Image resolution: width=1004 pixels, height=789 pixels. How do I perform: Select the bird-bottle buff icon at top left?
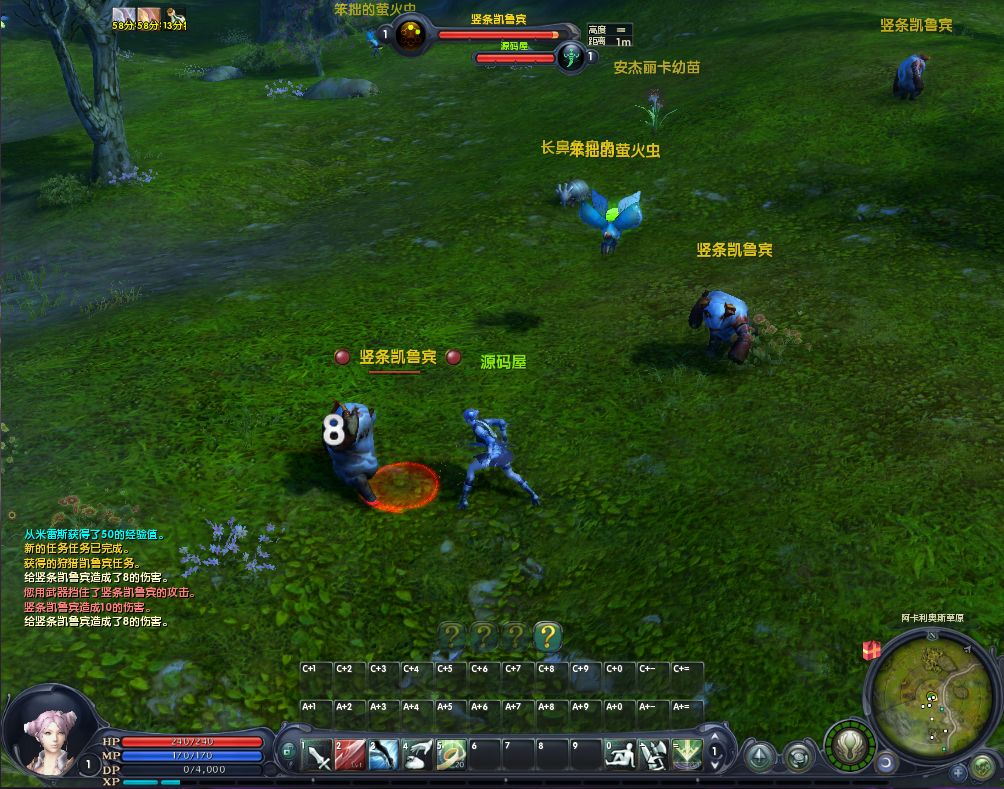[x=175, y=14]
